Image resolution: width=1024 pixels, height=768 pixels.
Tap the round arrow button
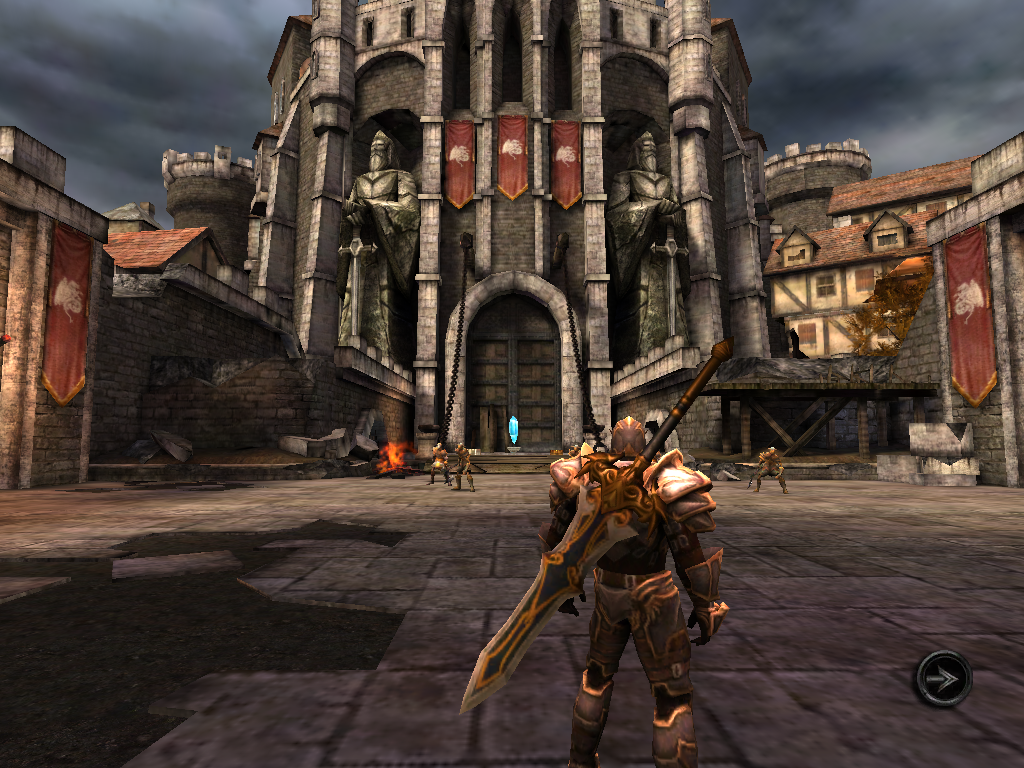[942, 679]
